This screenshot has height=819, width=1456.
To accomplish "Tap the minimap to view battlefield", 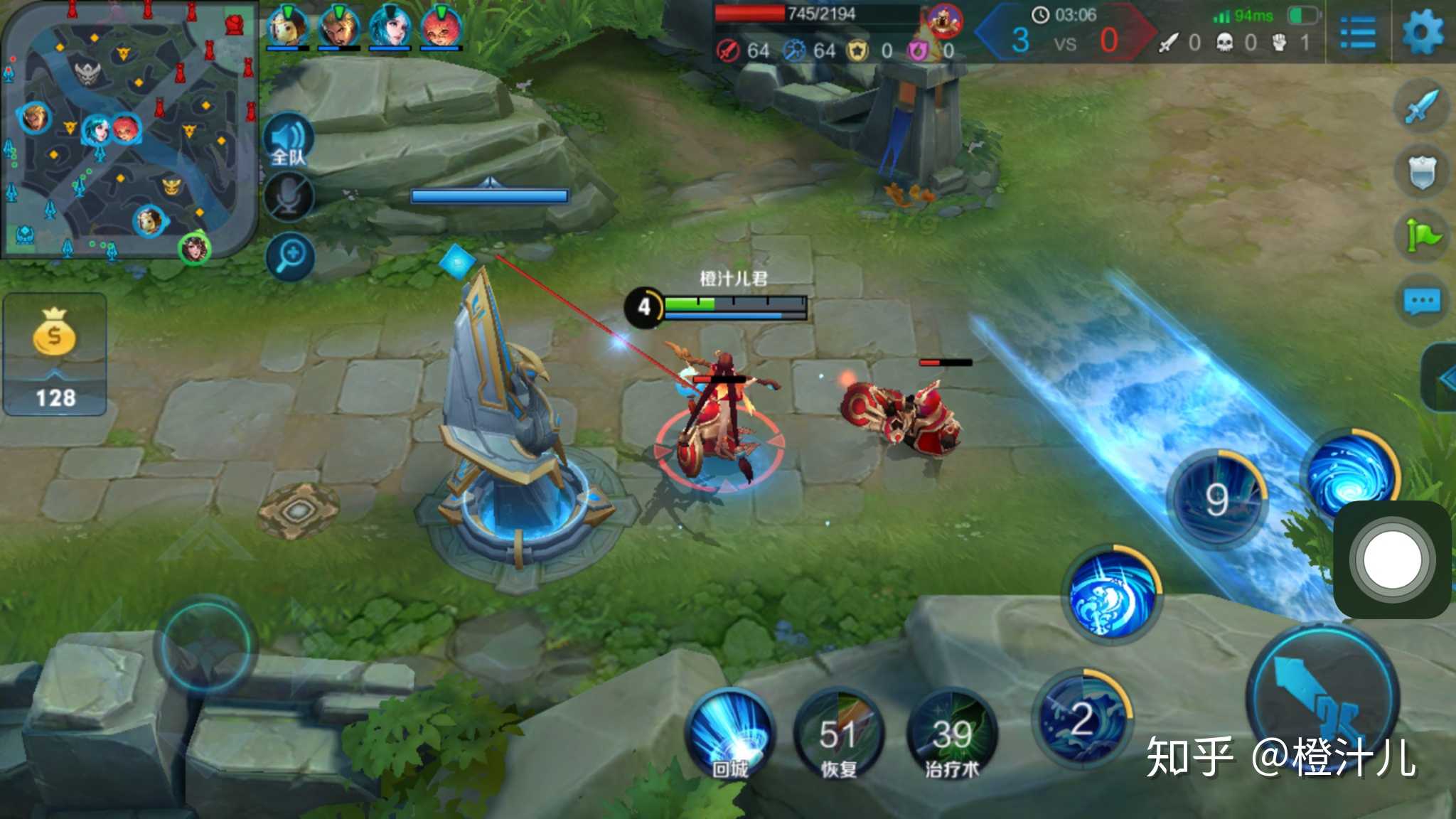I will click(128, 128).
